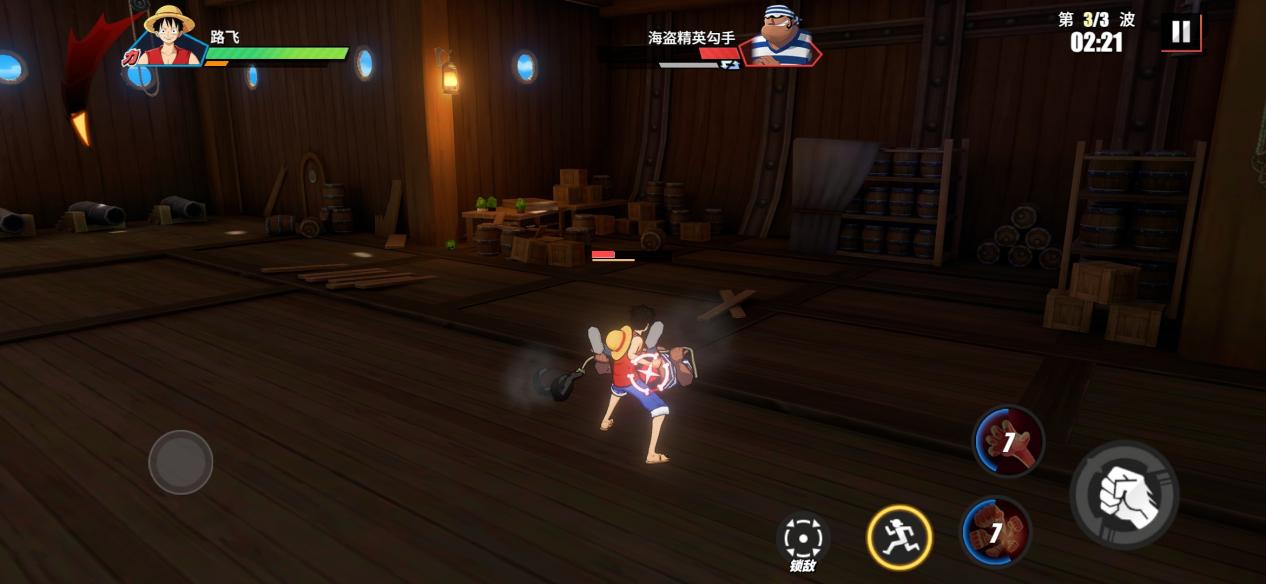Tap the white fist basic attack button
This screenshot has height=584, width=1266.
point(1124,494)
